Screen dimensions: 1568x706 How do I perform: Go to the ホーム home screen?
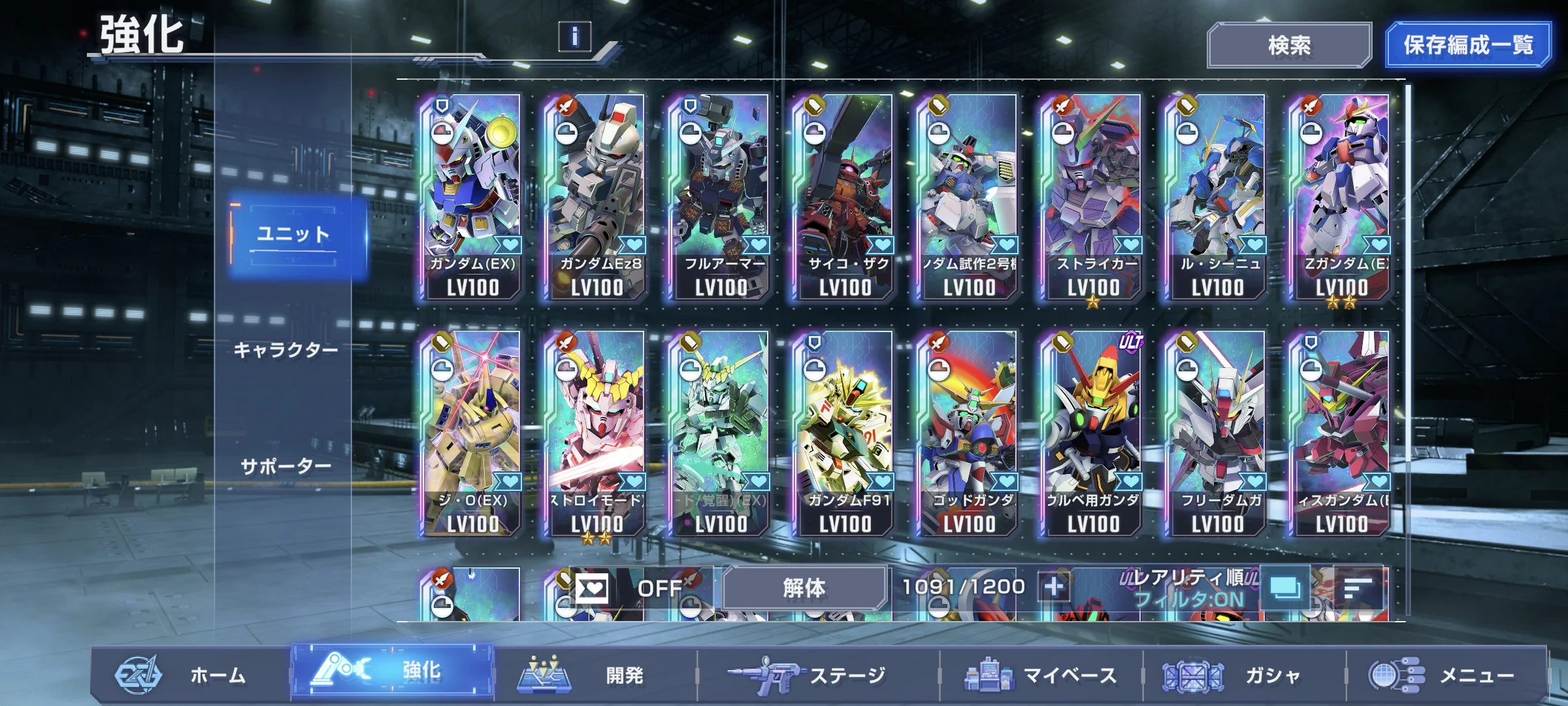[189, 675]
